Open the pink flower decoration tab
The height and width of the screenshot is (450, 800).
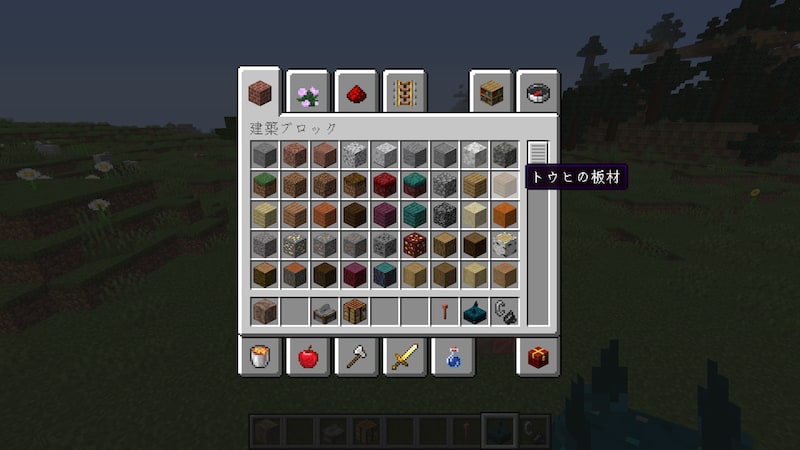(310, 94)
